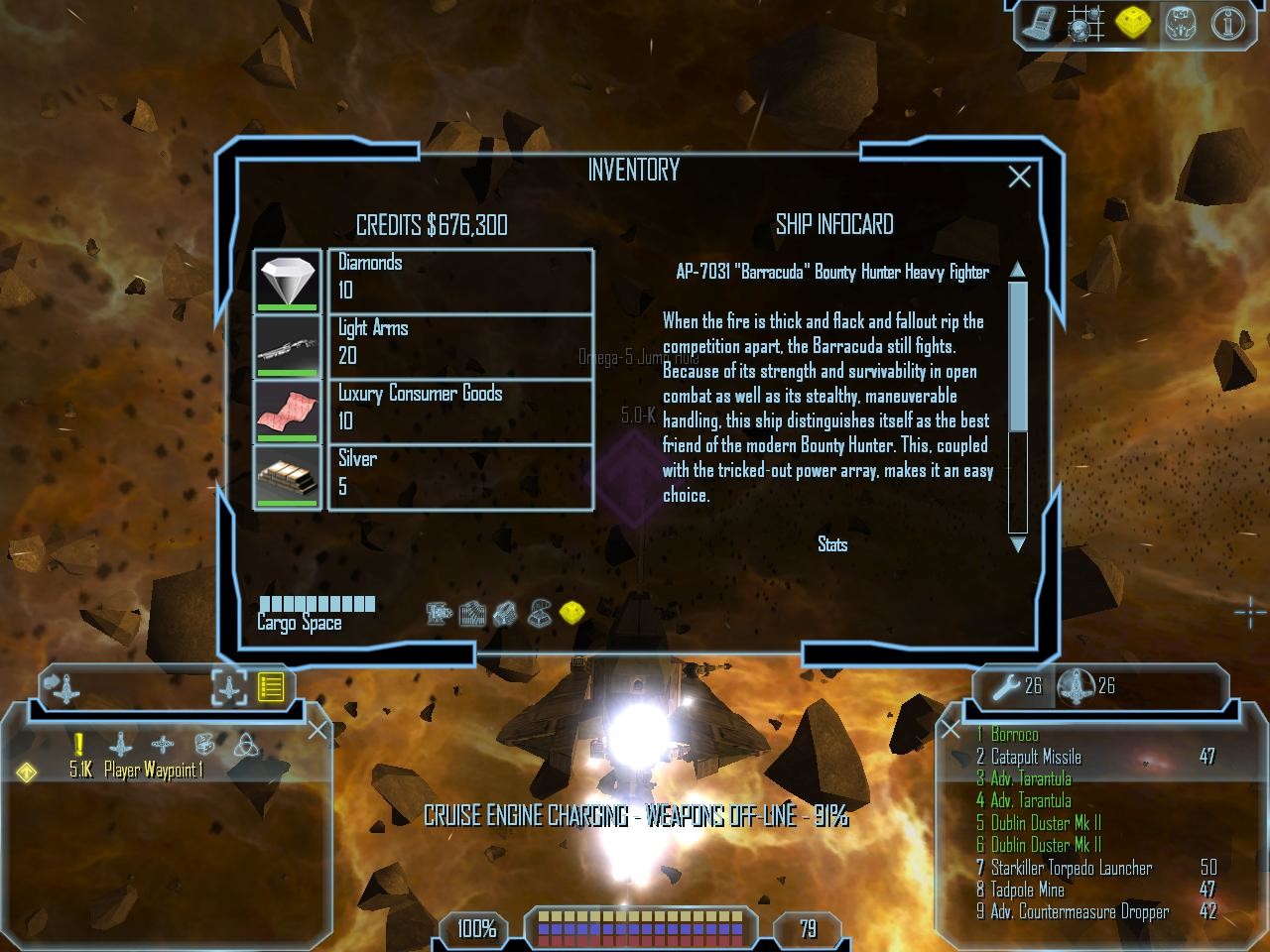Switch to target view bracket icon
Image resolution: width=1270 pixels, height=952 pixels.
[229, 686]
